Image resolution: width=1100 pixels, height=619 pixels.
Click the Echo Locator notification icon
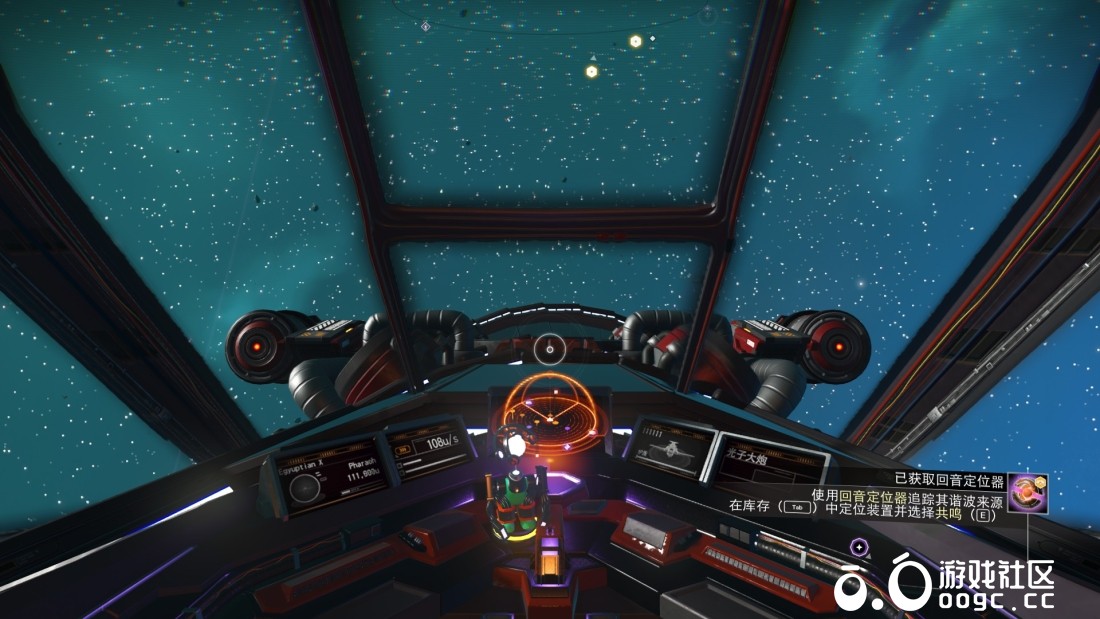click(x=1027, y=492)
